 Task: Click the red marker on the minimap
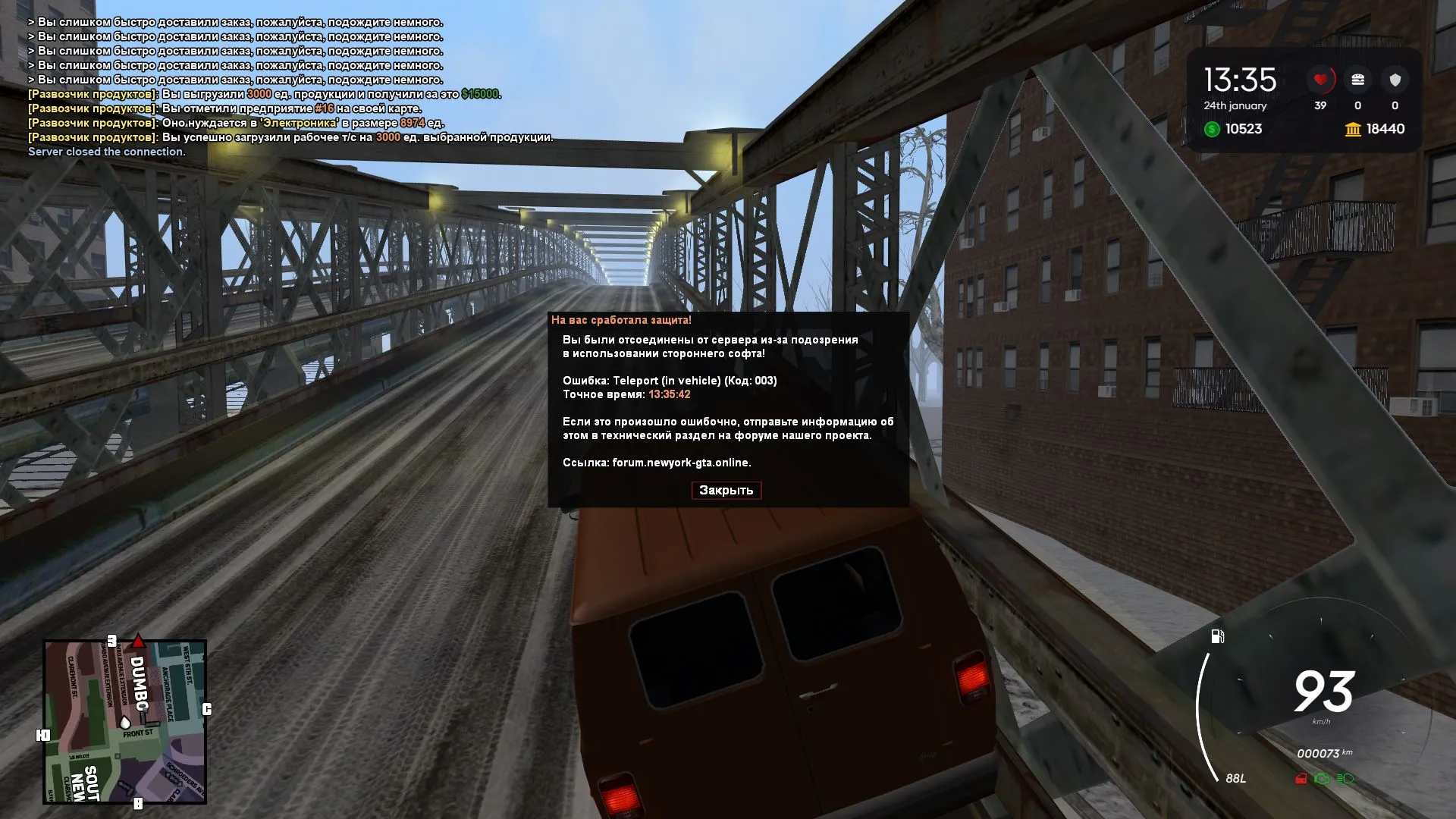tap(139, 641)
